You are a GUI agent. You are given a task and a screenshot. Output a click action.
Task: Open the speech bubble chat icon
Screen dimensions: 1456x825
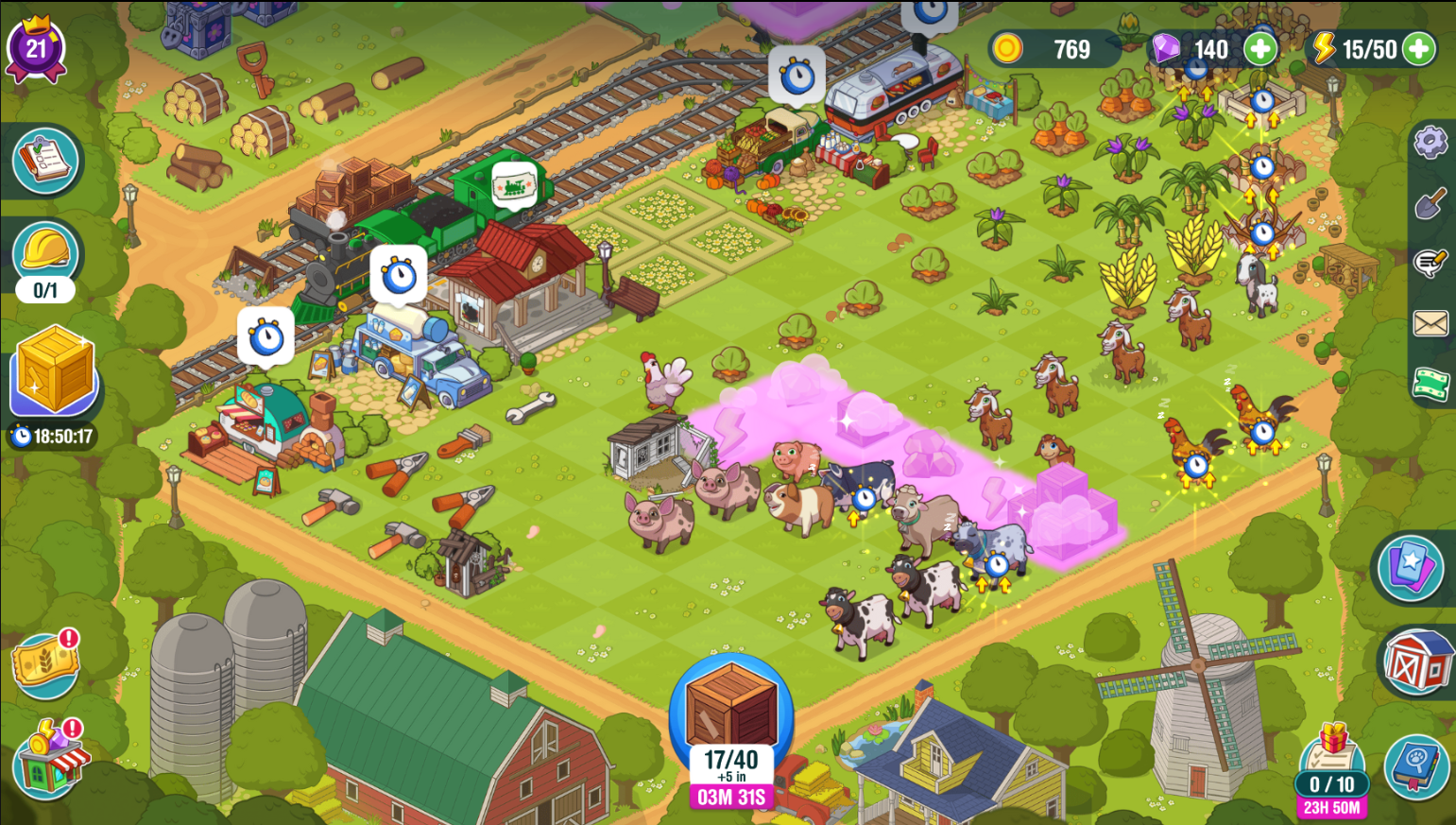[x=1430, y=263]
